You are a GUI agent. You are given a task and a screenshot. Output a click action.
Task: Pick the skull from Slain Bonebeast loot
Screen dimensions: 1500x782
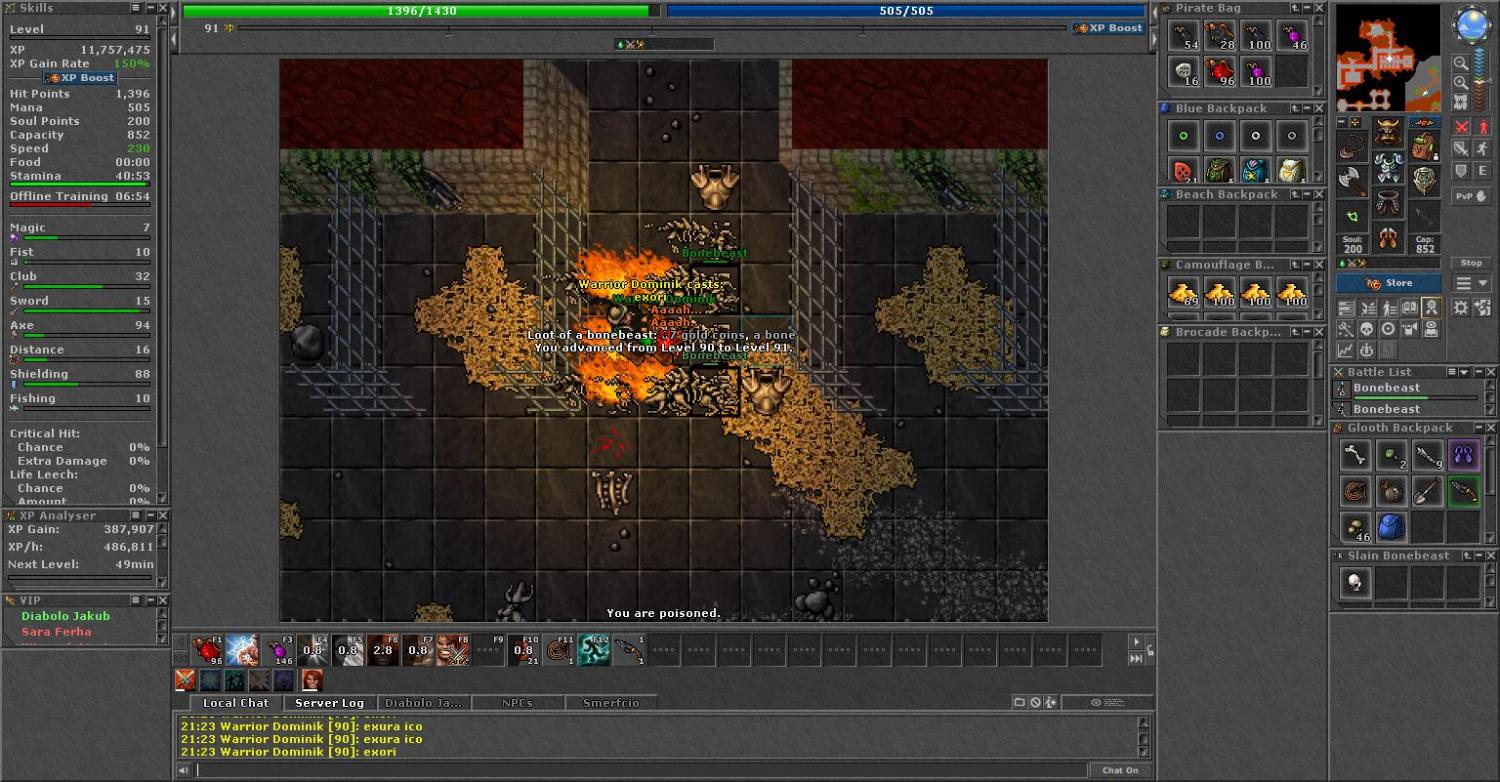click(1355, 583)
